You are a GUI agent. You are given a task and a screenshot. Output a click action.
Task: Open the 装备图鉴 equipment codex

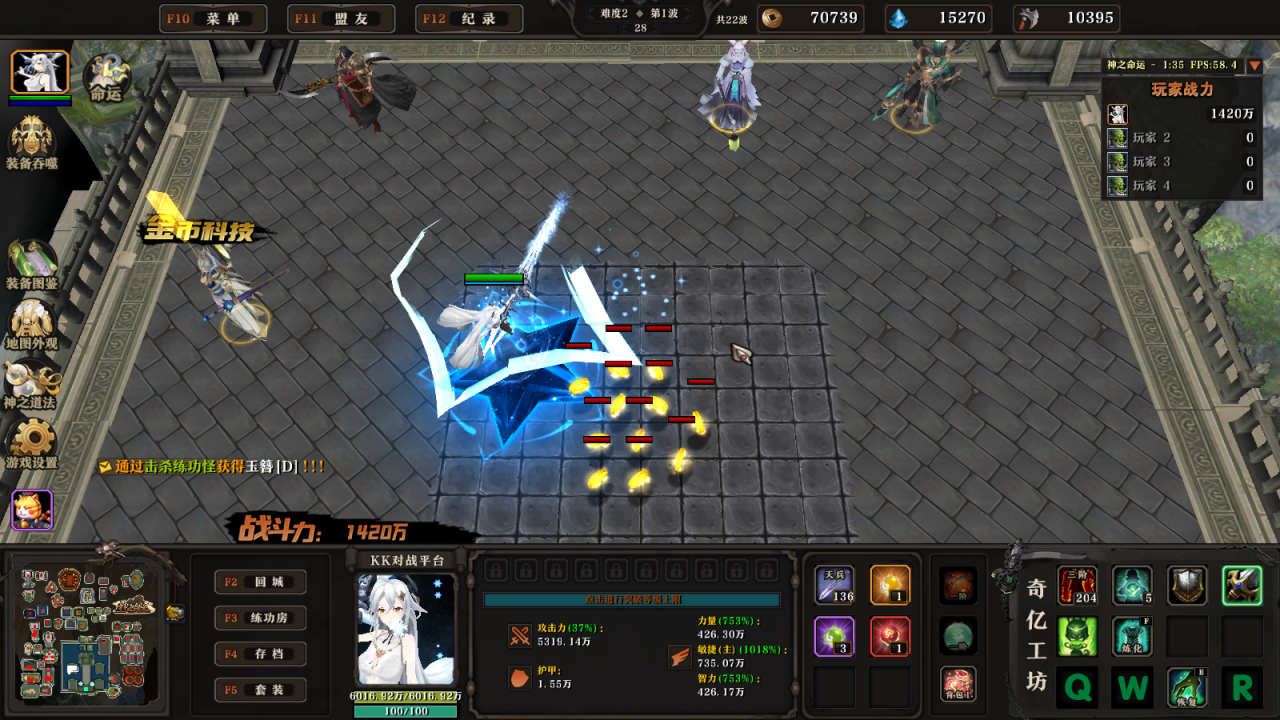pos(33,255)
